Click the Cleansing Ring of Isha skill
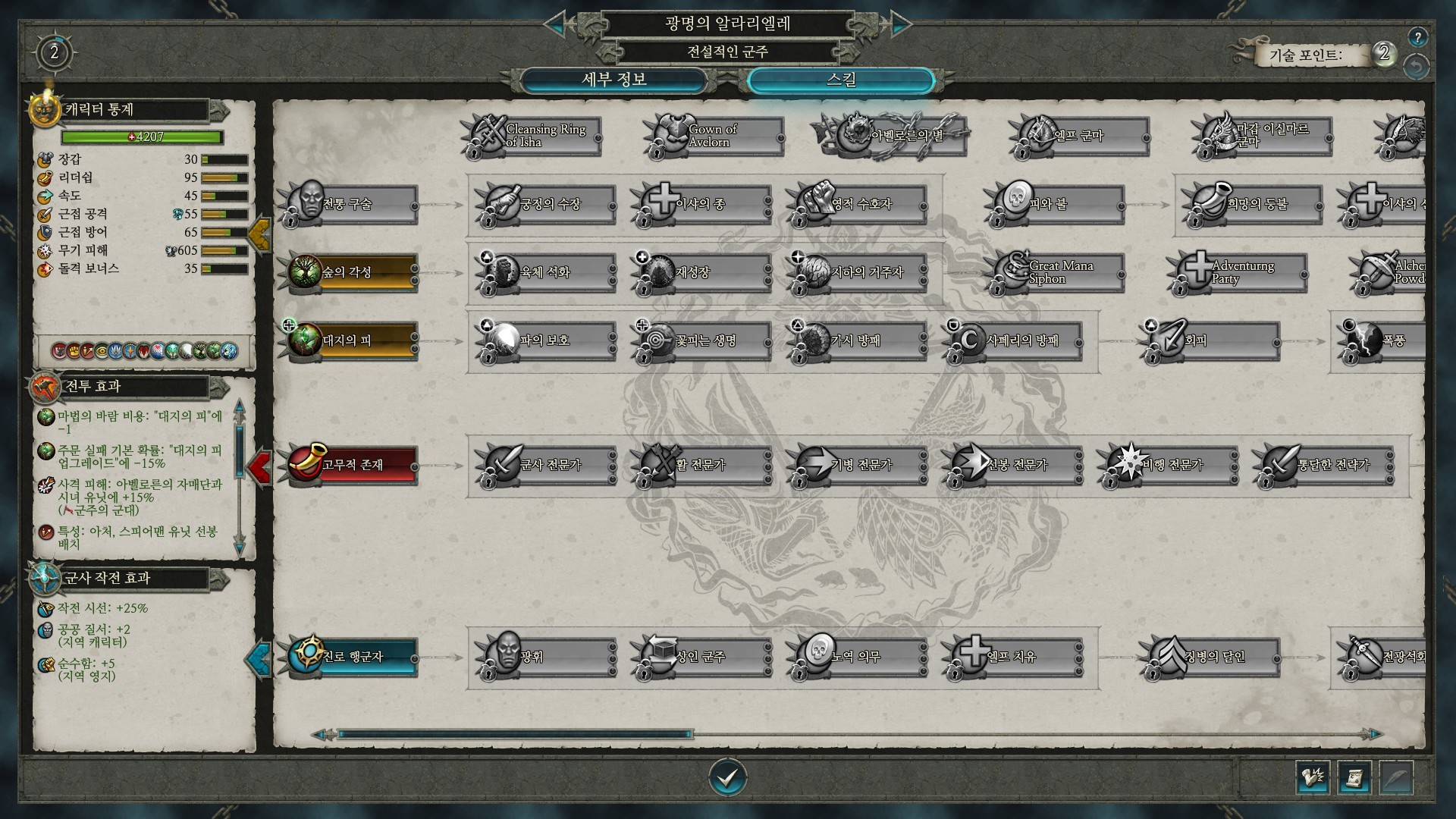 click(535, 136)
